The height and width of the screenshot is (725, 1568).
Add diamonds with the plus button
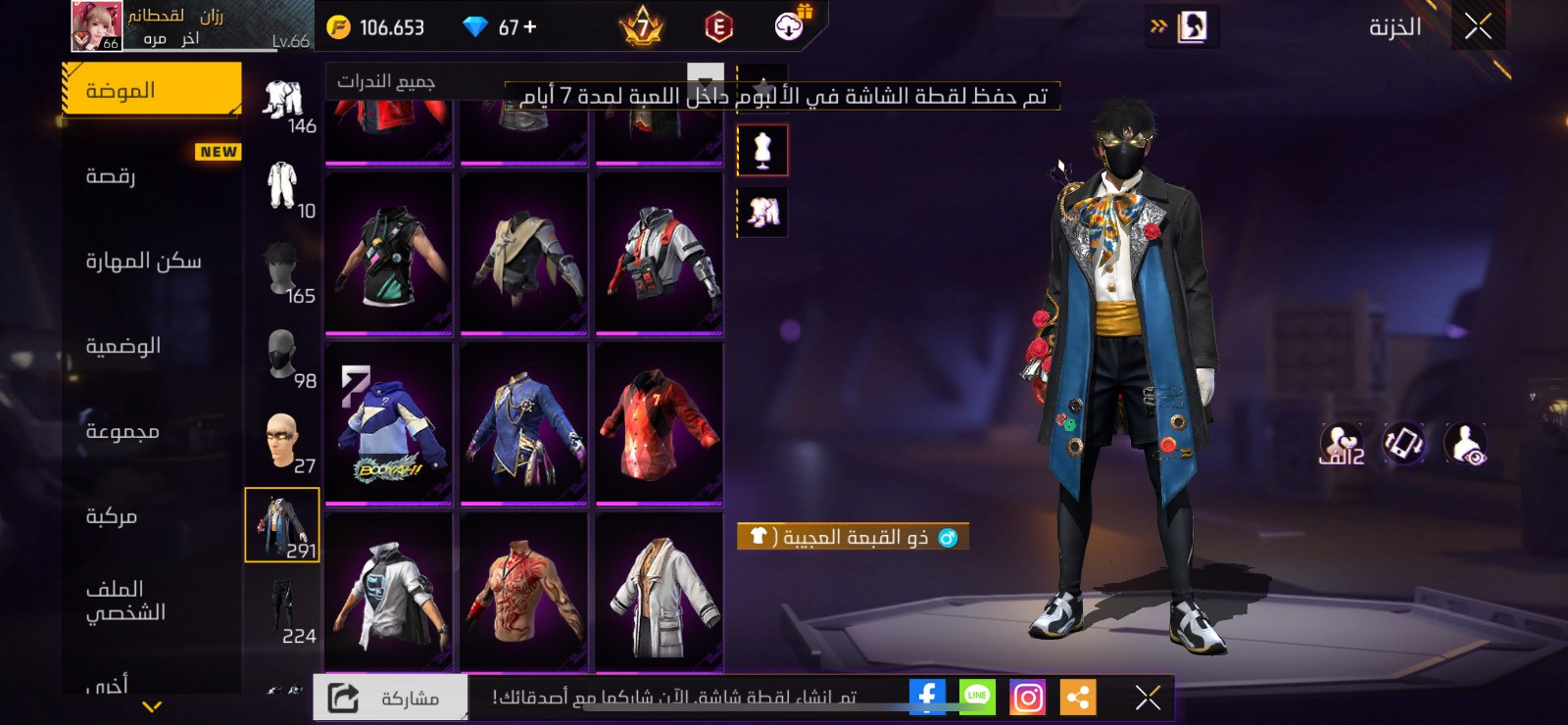(530, 27)
